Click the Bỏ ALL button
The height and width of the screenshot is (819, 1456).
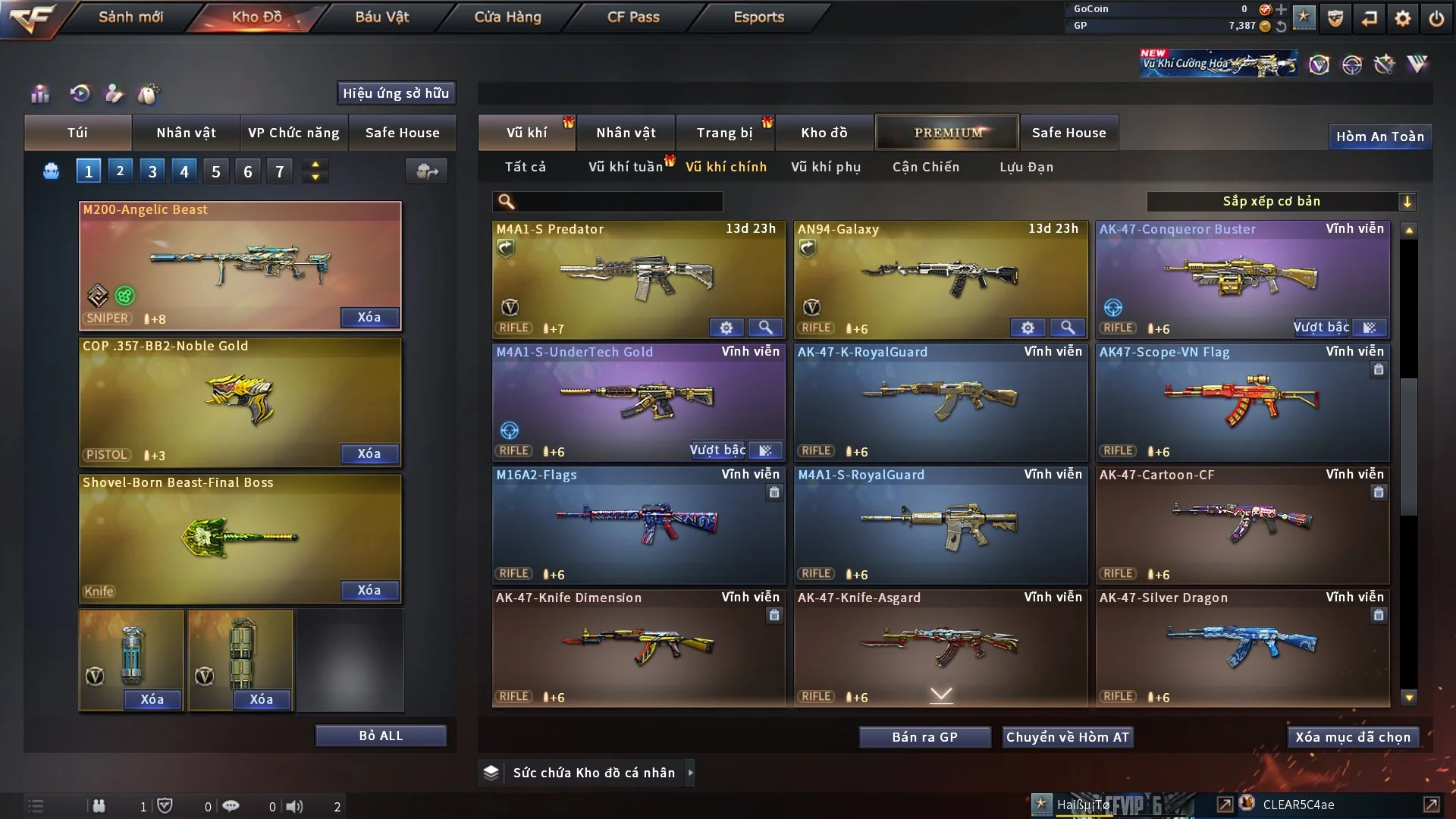pyautogui.click(x=381, y=736)
